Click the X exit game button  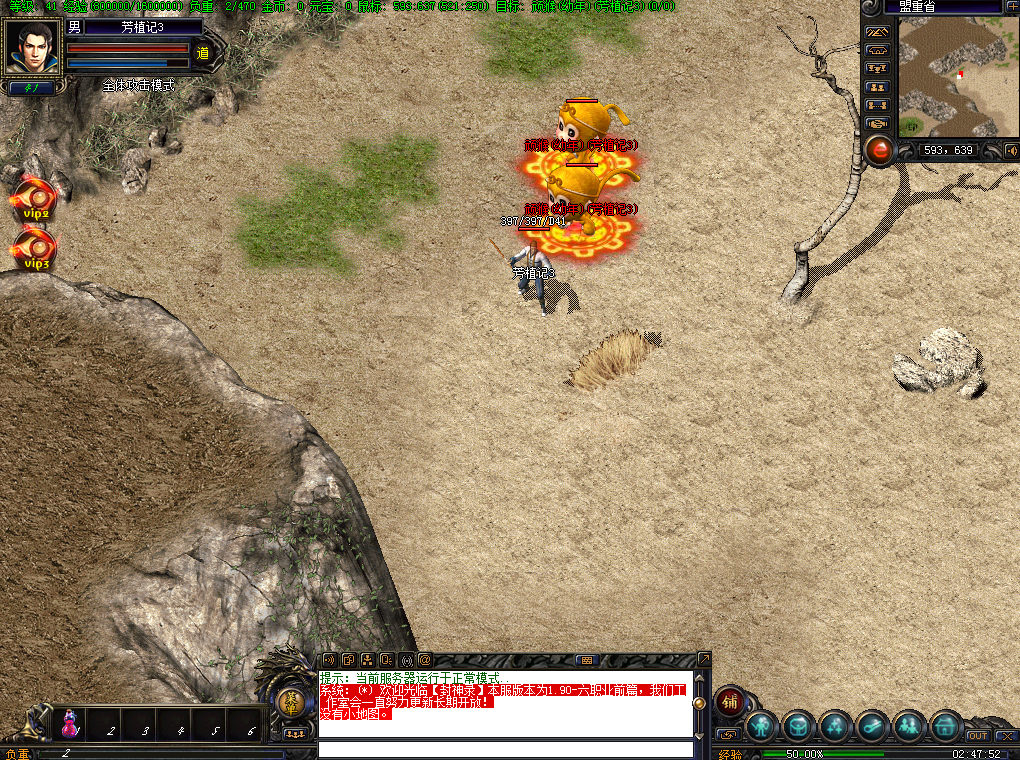pyautogui.click(x=1006, y=736)
